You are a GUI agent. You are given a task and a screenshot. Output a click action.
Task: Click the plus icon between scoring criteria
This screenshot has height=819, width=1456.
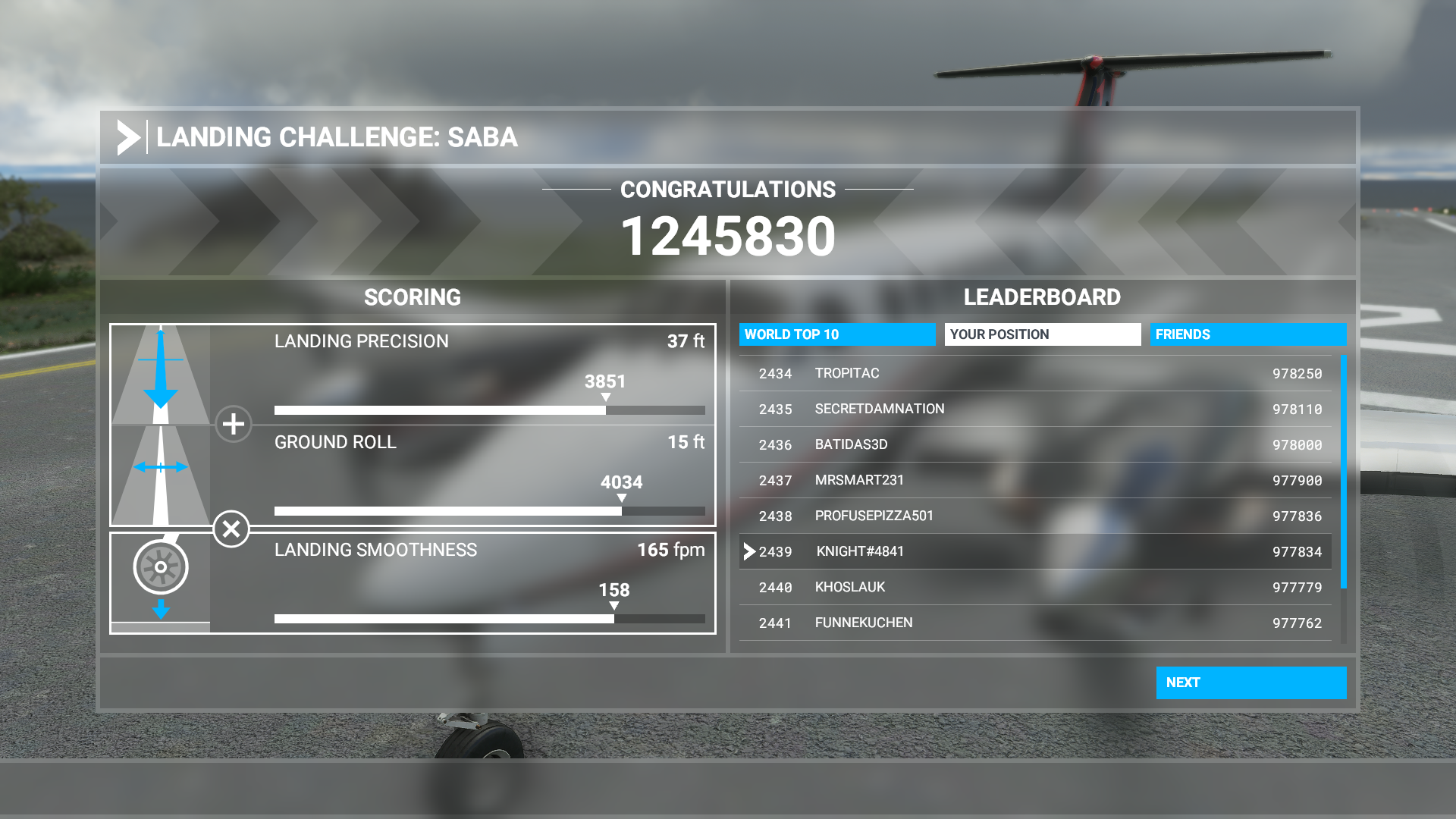pyautogui.click(x=234, y=425)
